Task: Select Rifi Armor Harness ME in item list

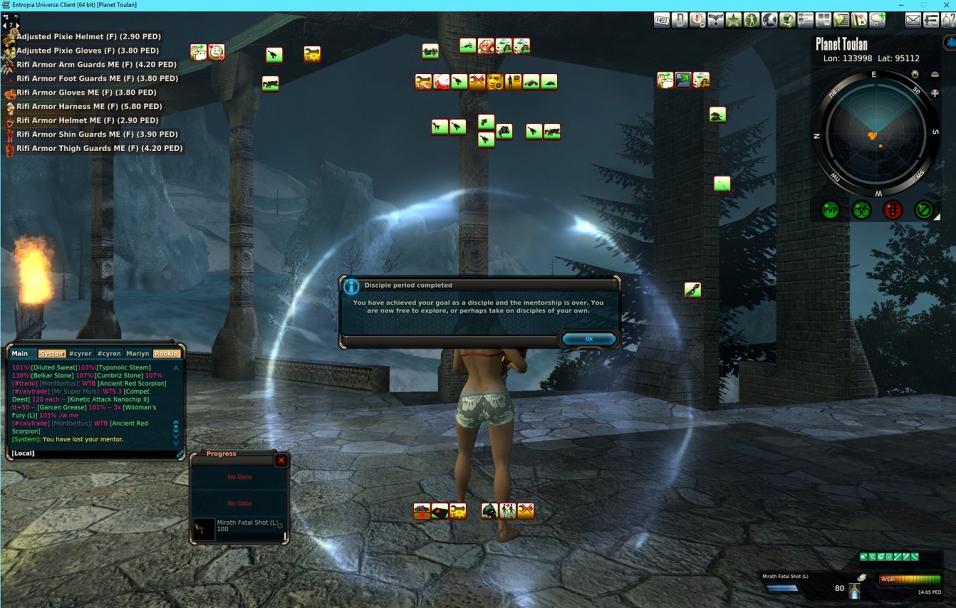Action: 89,106
